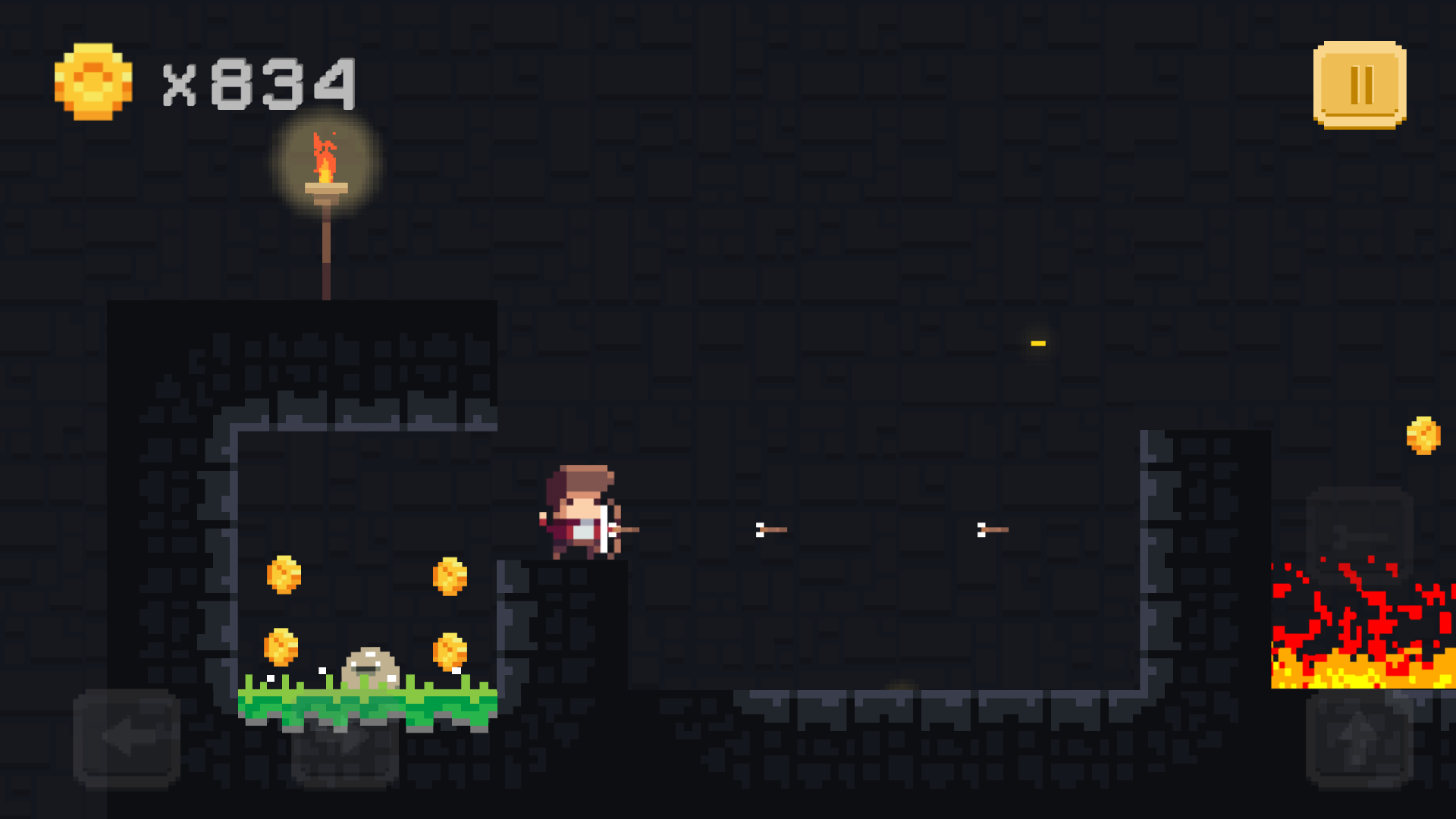Click the x834 coin counter text
The height and width of the screenshot is (819, 1456).
coord(258,82)
